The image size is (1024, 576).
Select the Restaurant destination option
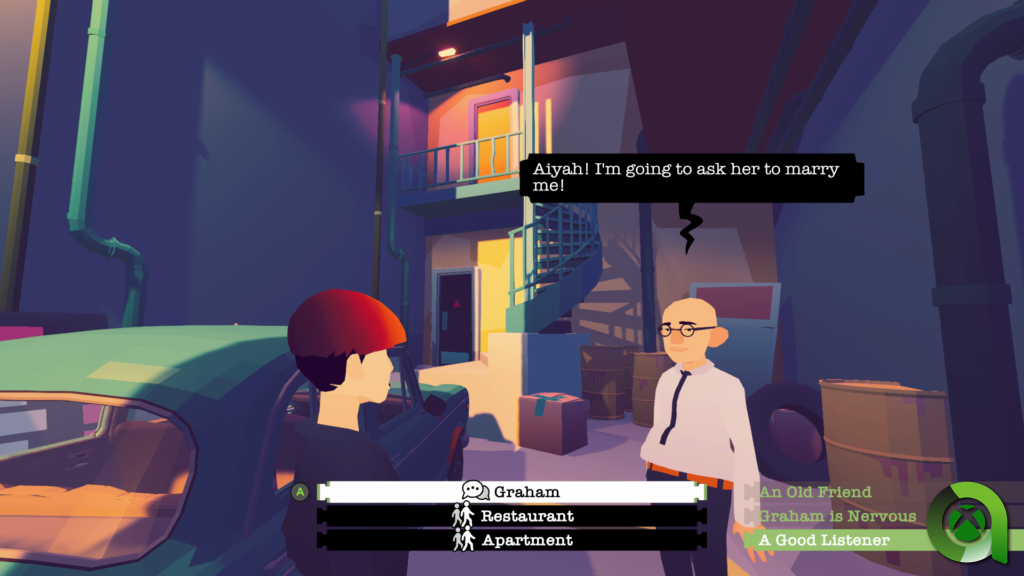pos(511,516)
